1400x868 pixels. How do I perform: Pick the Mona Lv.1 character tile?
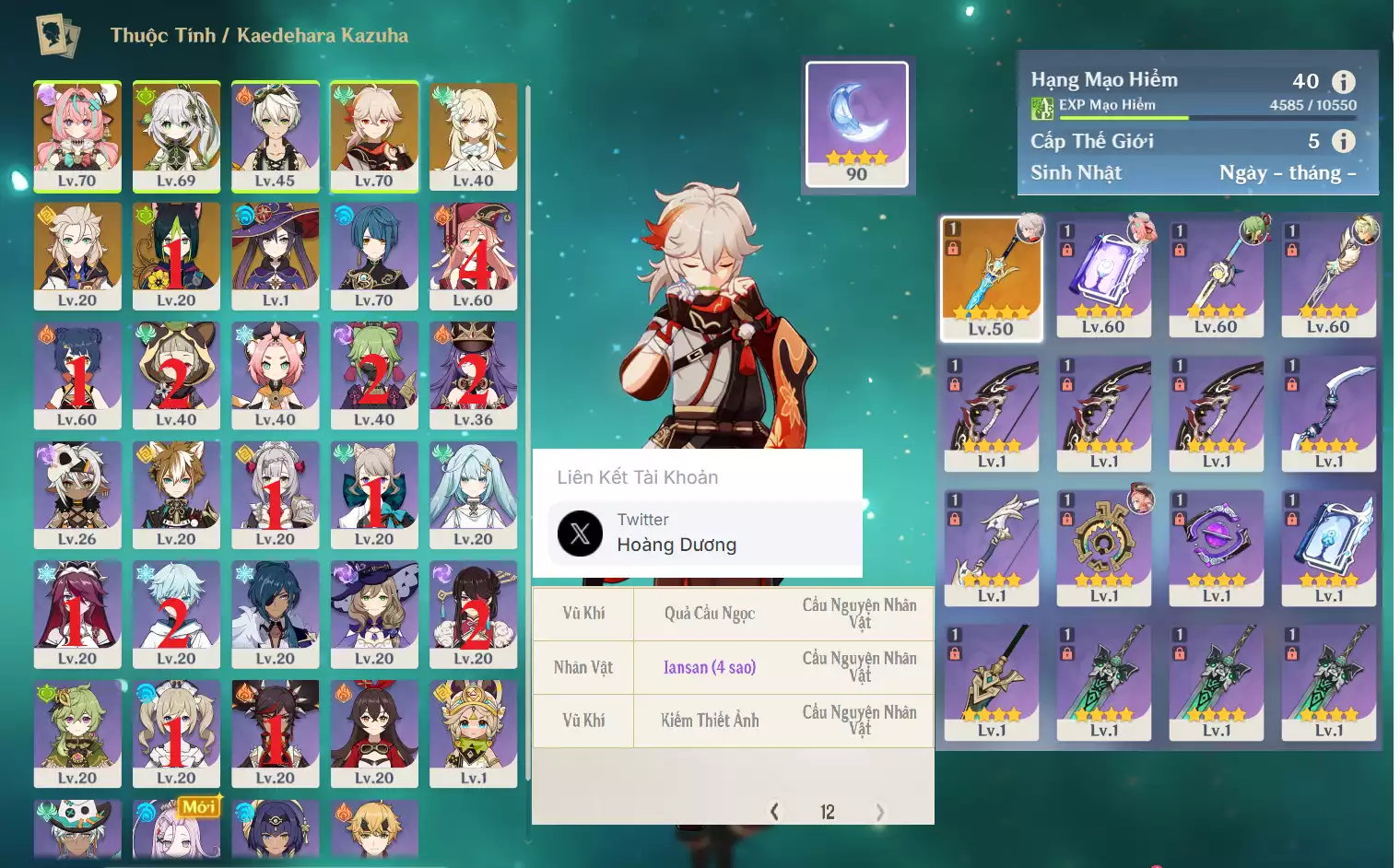(275, 255)
